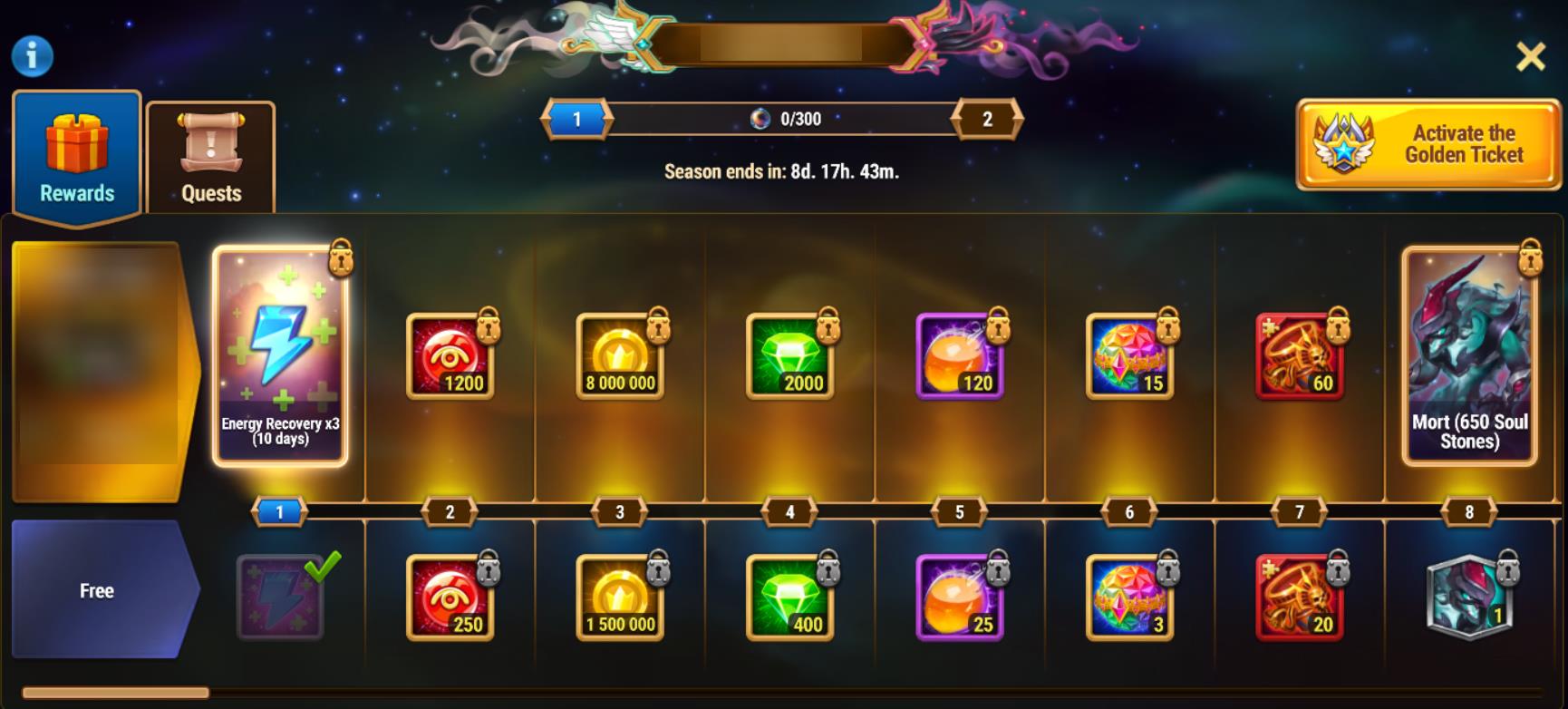Select the golden 1200 red orb reward

[x=450, y=356]
